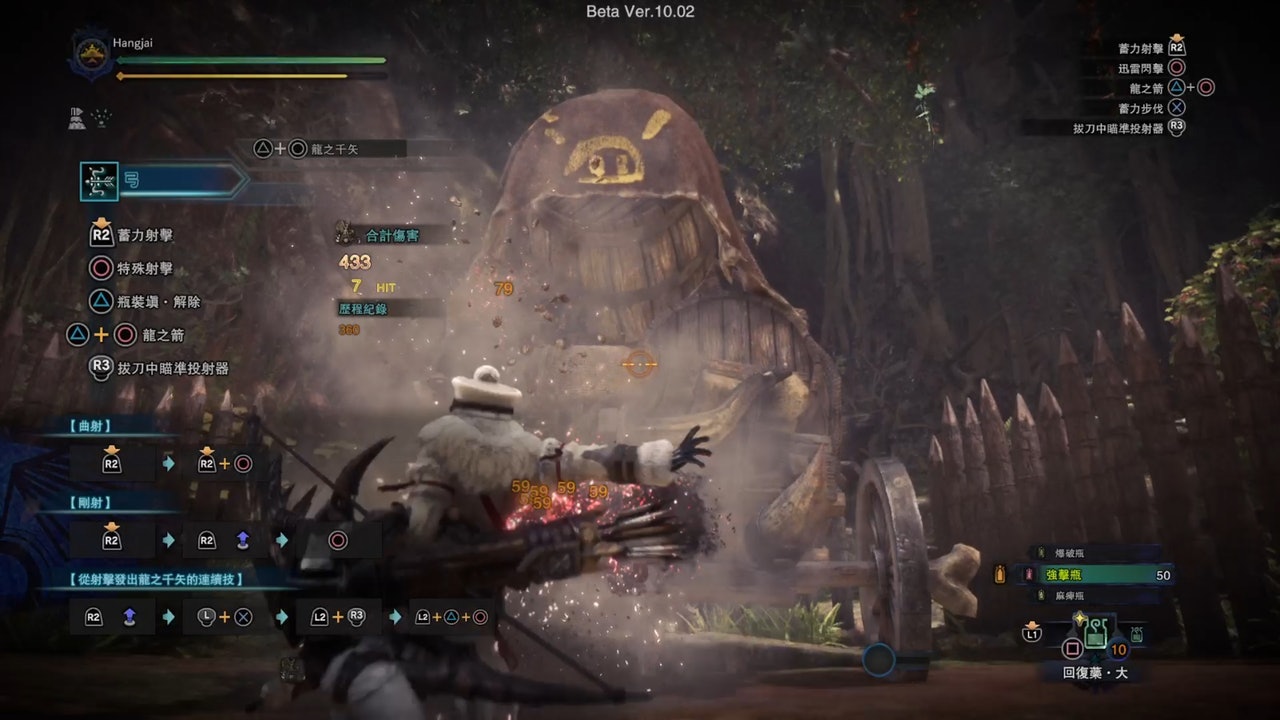Viewport: 1280px width, 720px height.
Task: Click the slinger ammo icon right of potion
Action: [x=1136, y=633]
